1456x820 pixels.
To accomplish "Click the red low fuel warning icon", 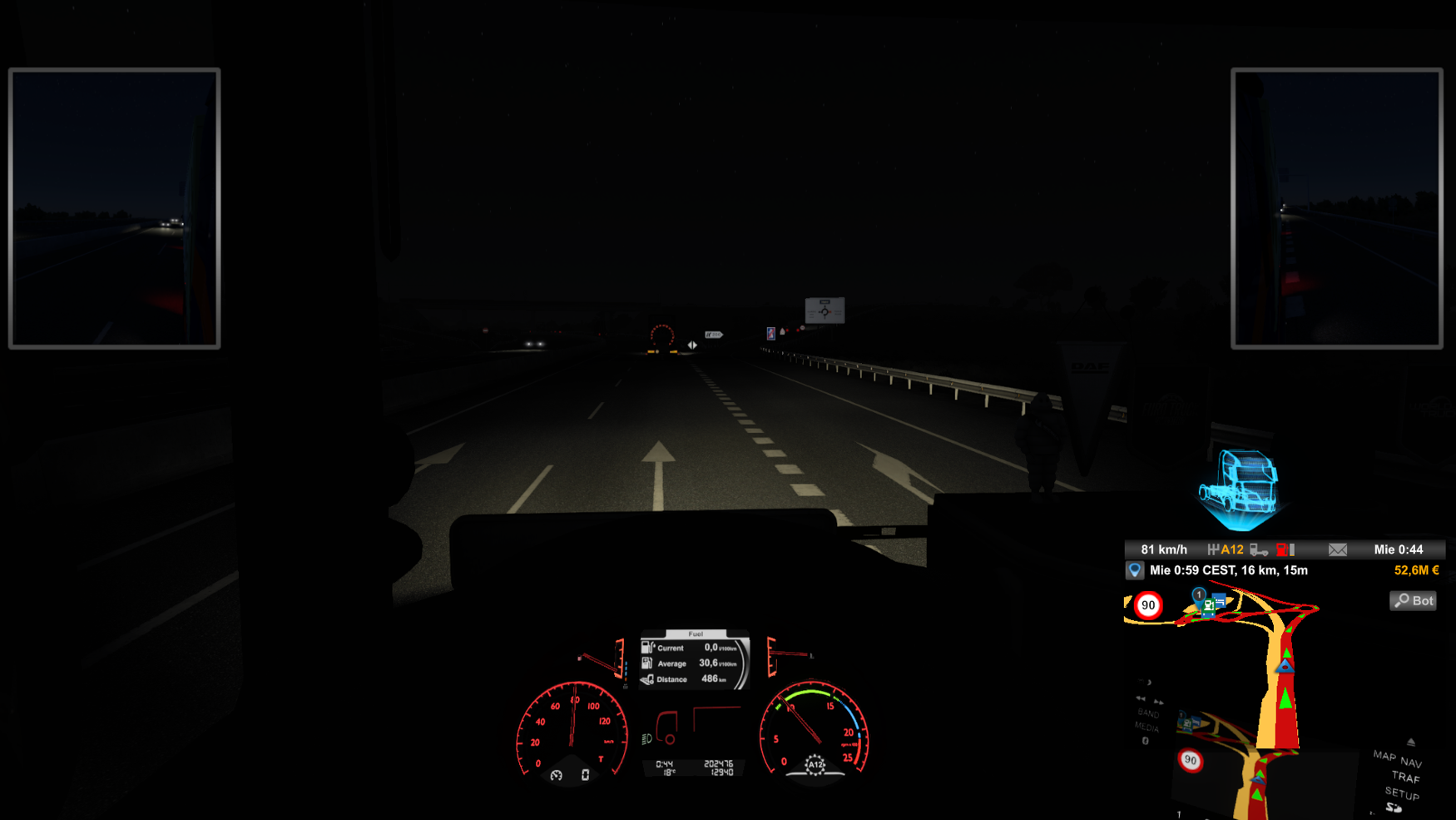I will pos(1281,550).
